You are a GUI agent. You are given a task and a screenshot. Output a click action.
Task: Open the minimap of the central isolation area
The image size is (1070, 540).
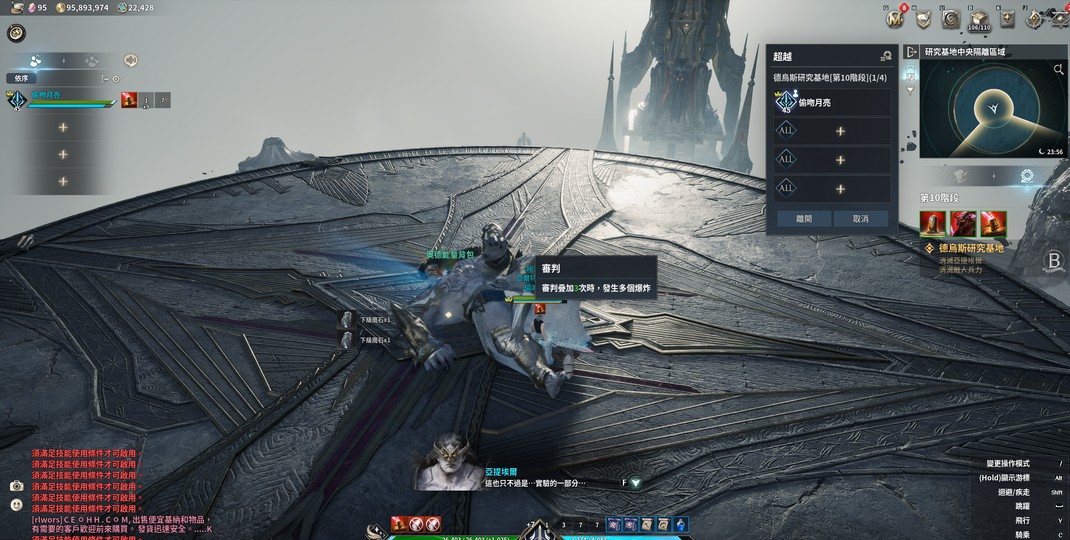point(992,109)
